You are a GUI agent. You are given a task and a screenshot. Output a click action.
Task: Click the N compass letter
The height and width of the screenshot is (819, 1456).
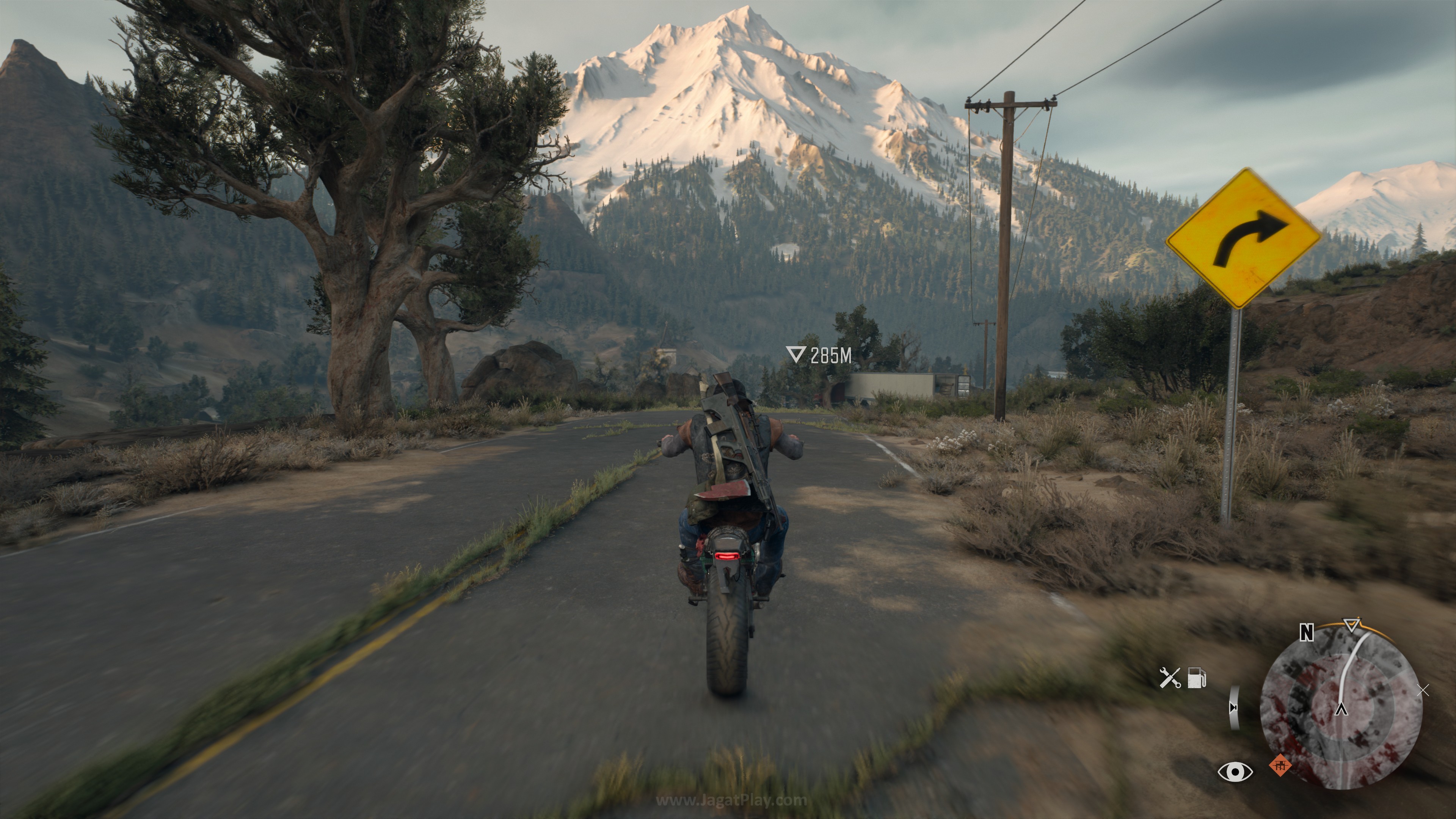(x=1306, y=633)
